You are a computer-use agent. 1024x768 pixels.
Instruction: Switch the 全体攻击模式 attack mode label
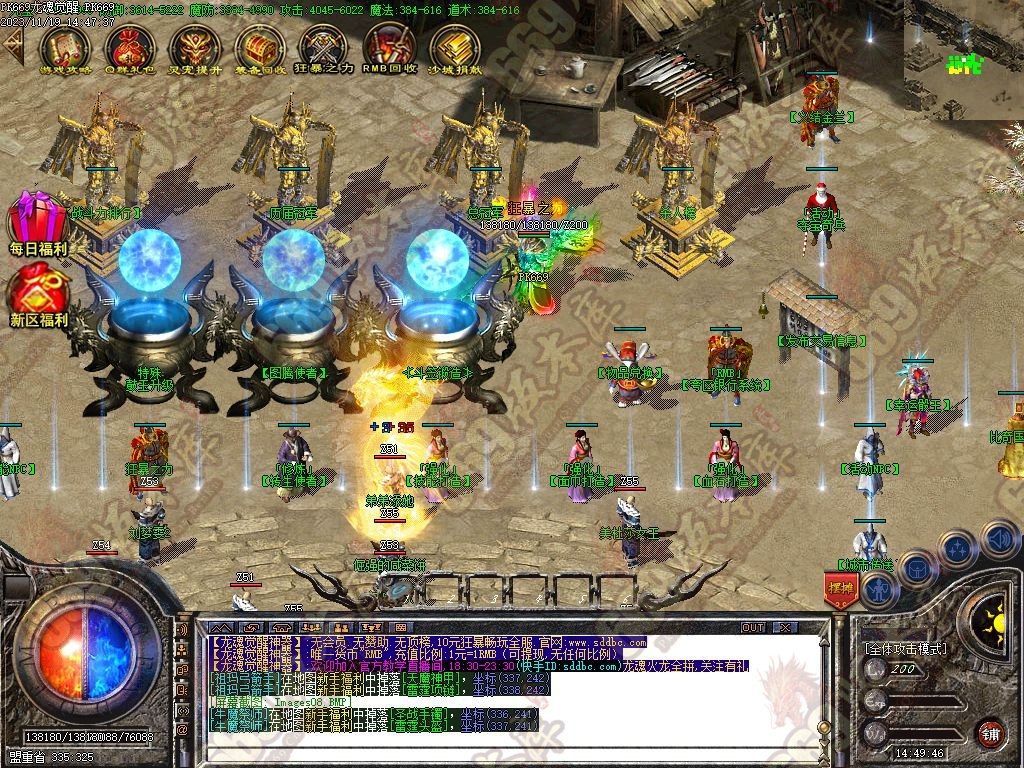[905, 649]
